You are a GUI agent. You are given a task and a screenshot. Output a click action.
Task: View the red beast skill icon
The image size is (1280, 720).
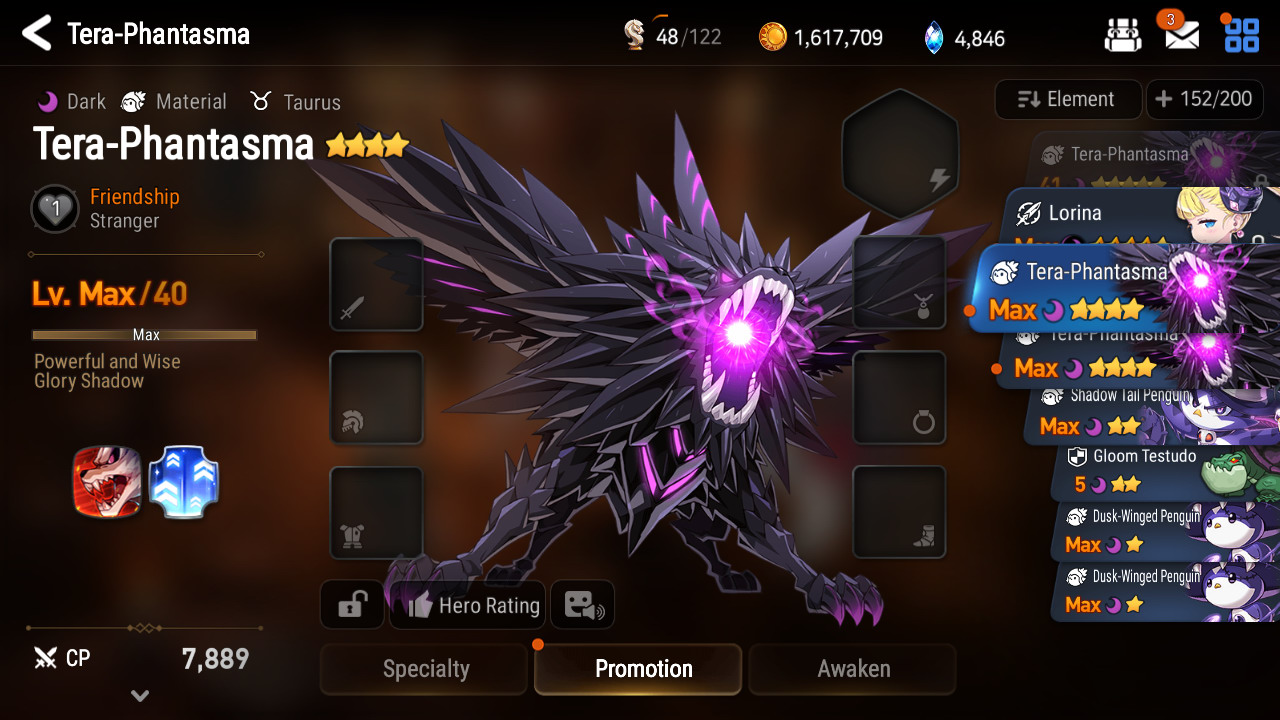tap(106, 482)
